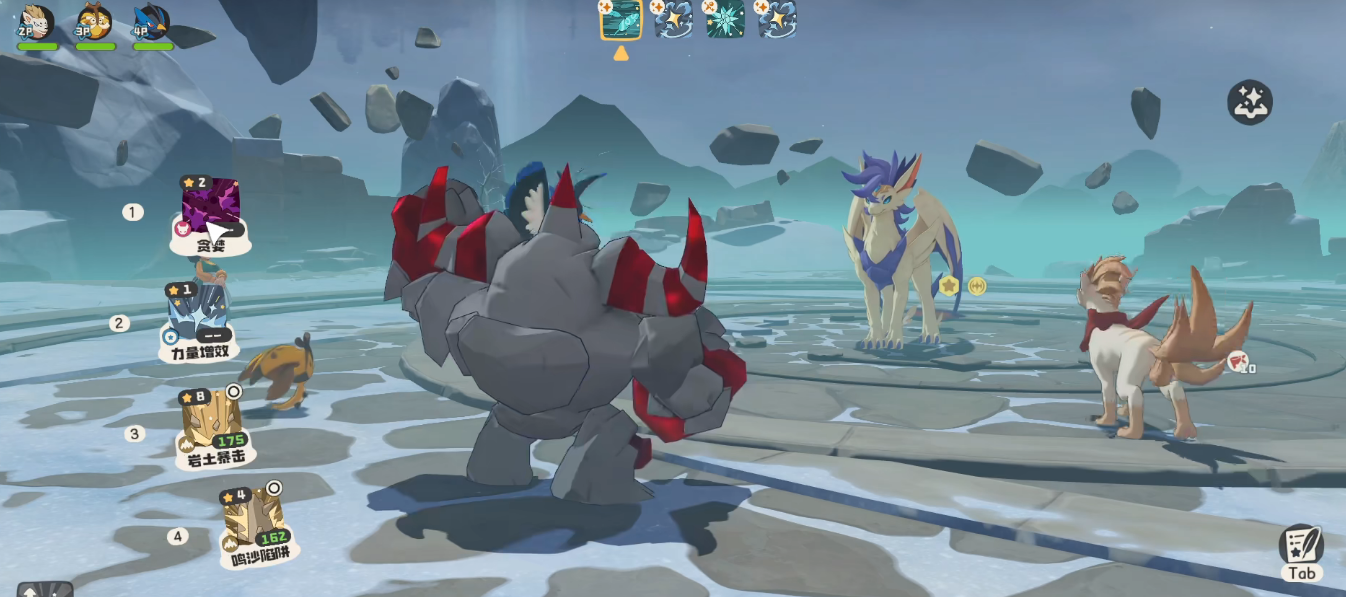Select the 4P teammate portrait
The width and height of the screenshot is (1346, 597).
(153, 24)
